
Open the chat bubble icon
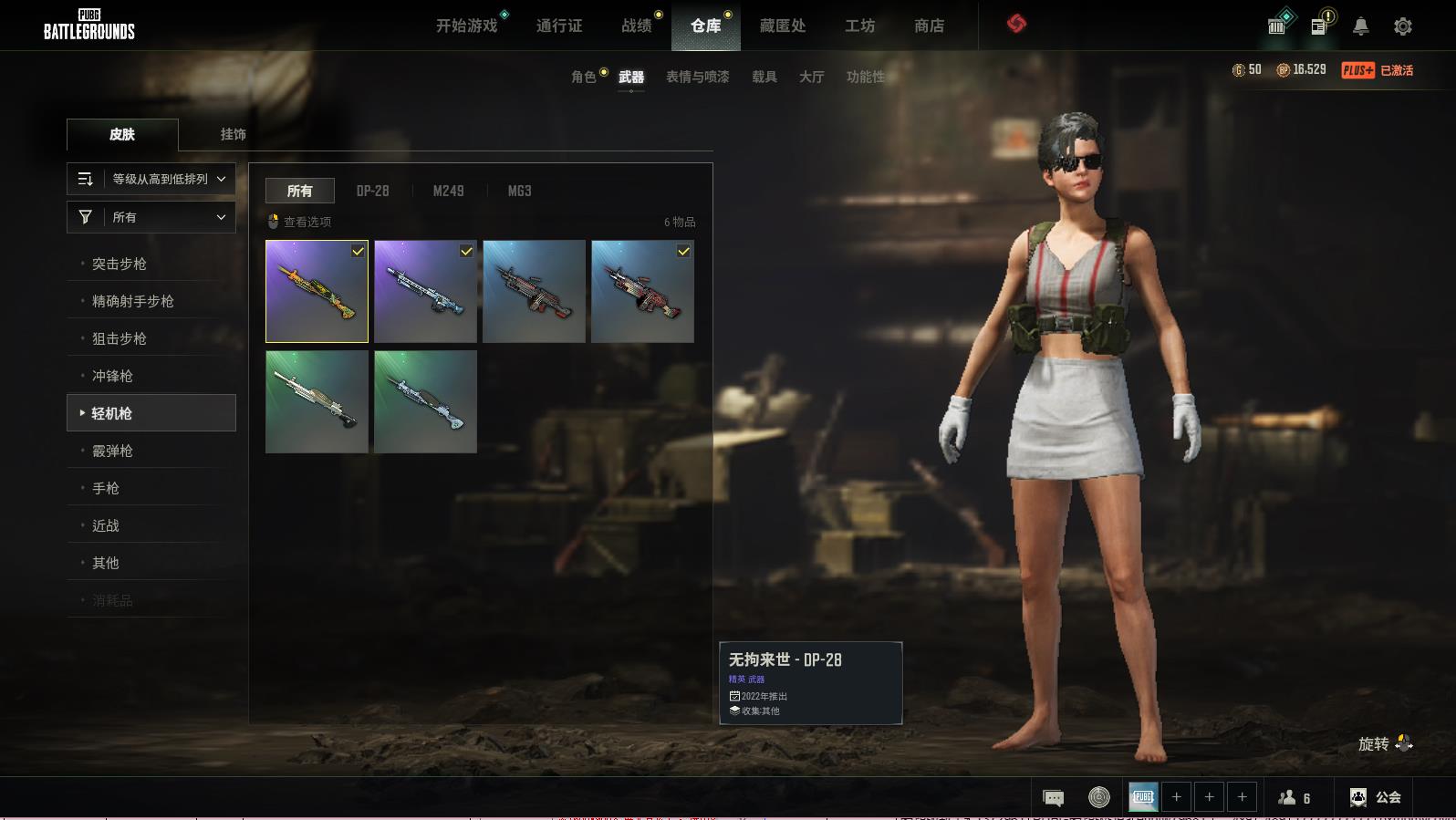tap(1053, 798)
